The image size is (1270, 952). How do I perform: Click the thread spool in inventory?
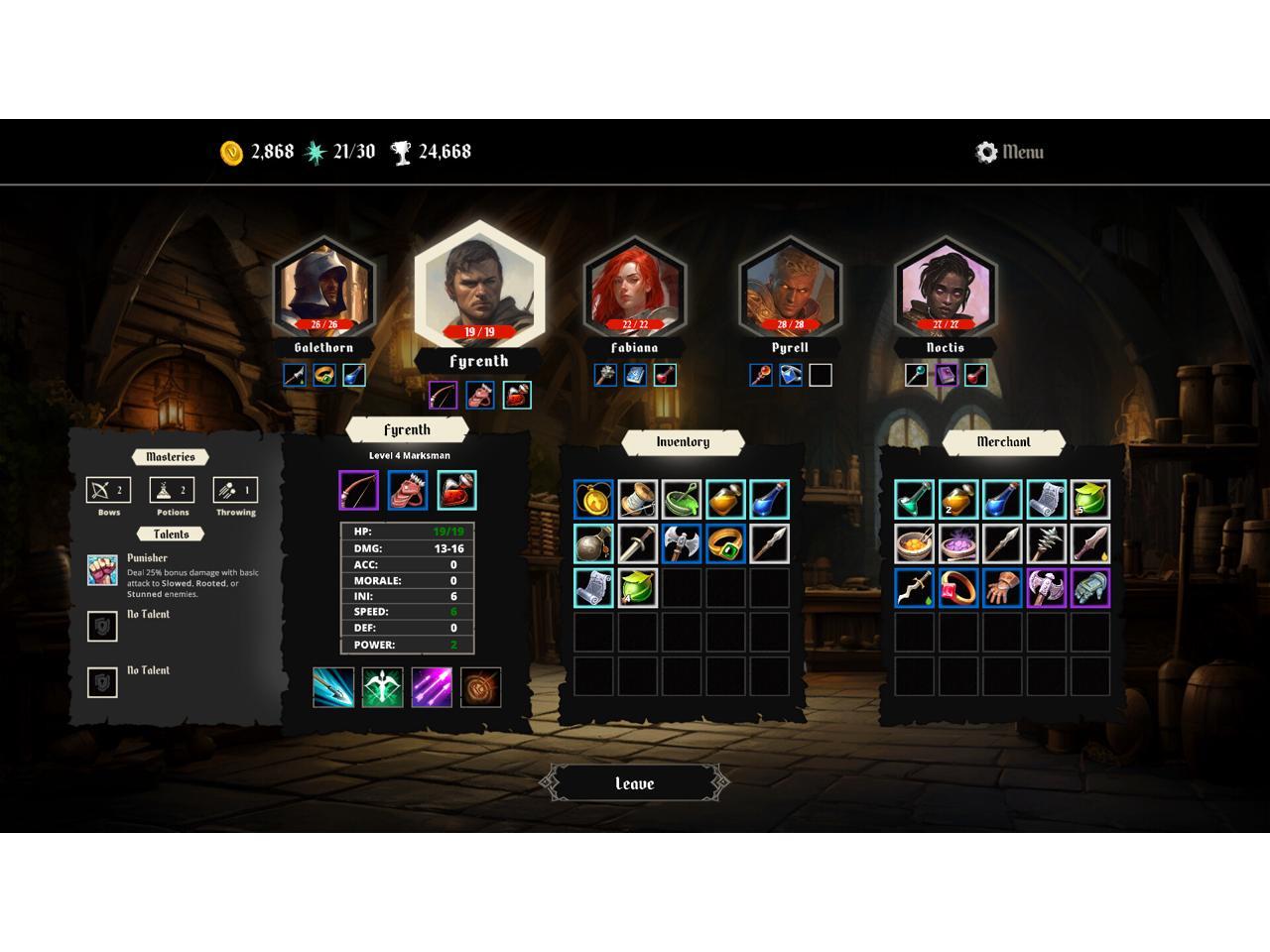pos(637,500)
